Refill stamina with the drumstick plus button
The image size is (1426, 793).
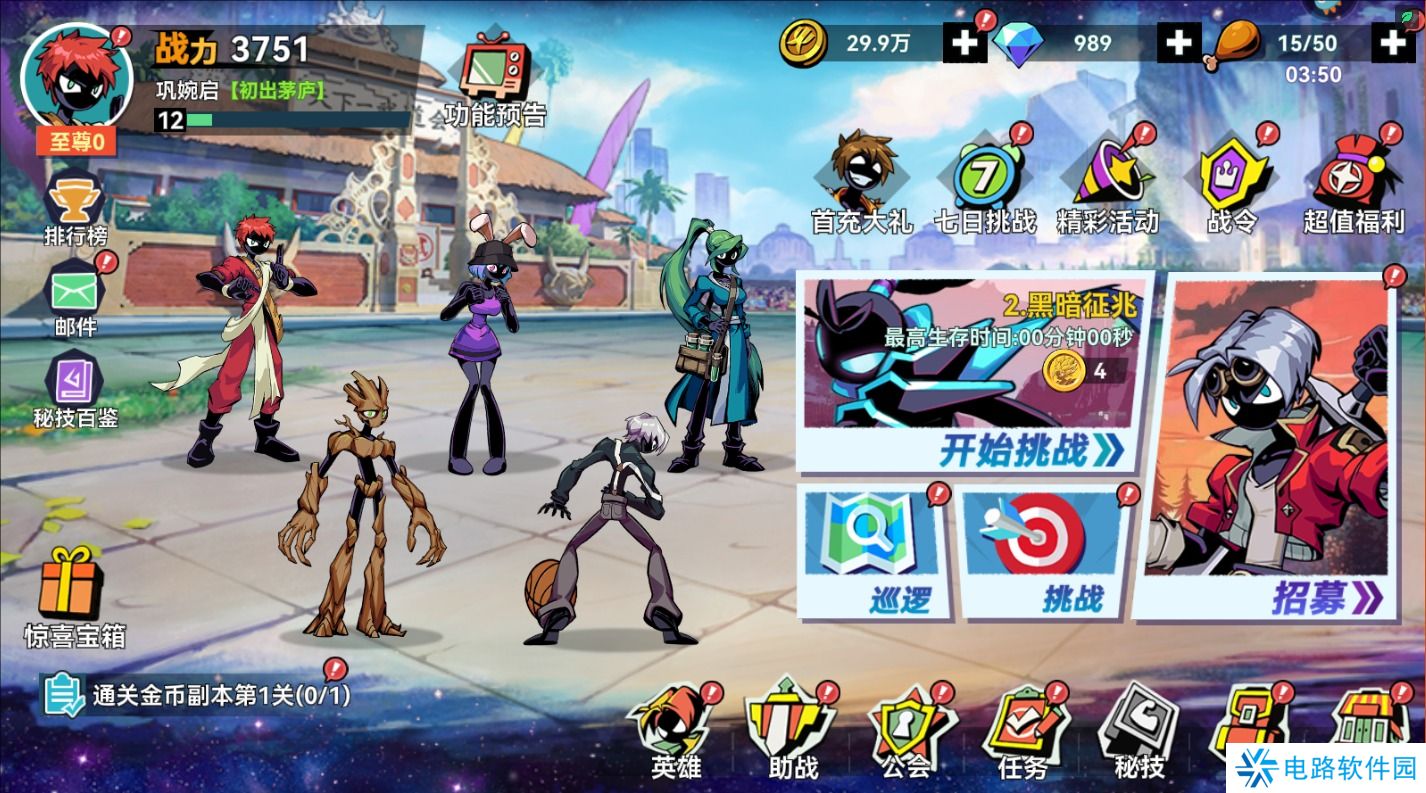pyautogui.click(x=1393, y=43)
